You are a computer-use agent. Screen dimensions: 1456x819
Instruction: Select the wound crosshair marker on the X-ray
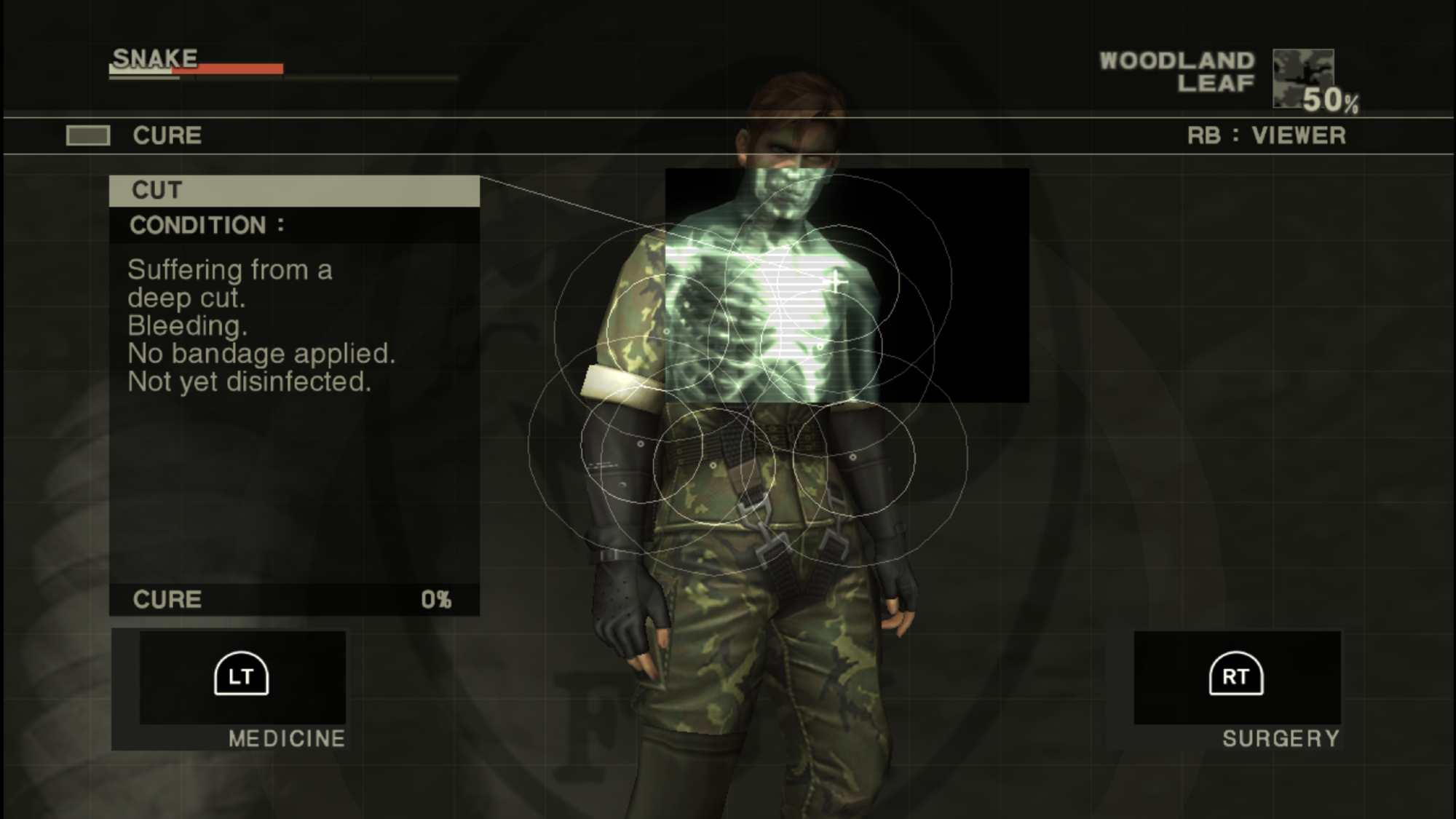coord(836,281)
